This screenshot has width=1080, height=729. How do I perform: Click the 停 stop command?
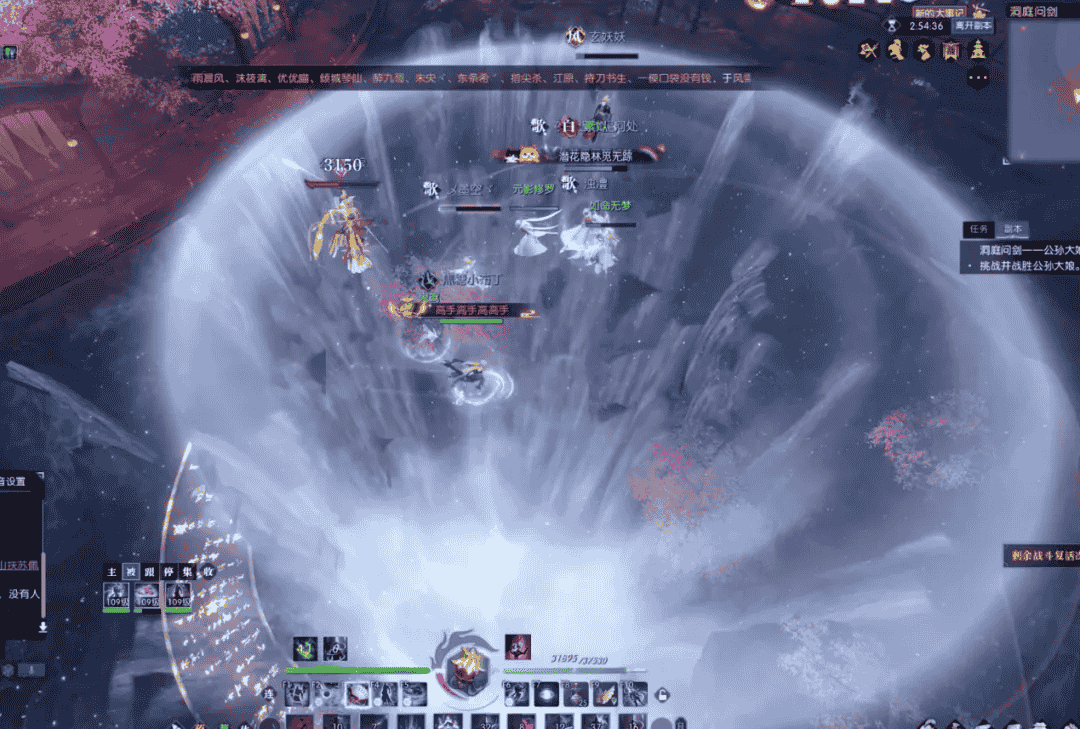pos(166,571)
